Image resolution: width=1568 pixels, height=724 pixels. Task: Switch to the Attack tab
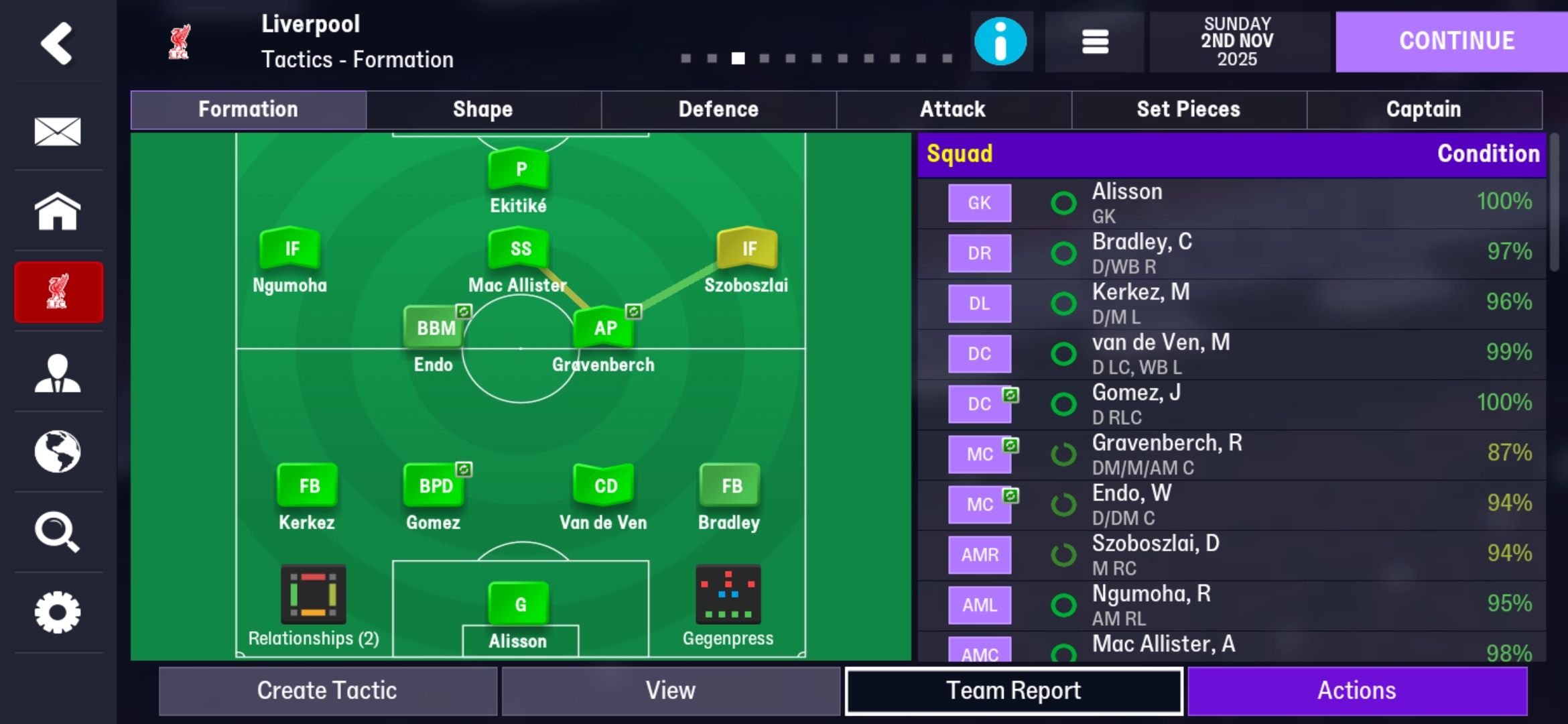pyautogui.click(x=954, y=109)
